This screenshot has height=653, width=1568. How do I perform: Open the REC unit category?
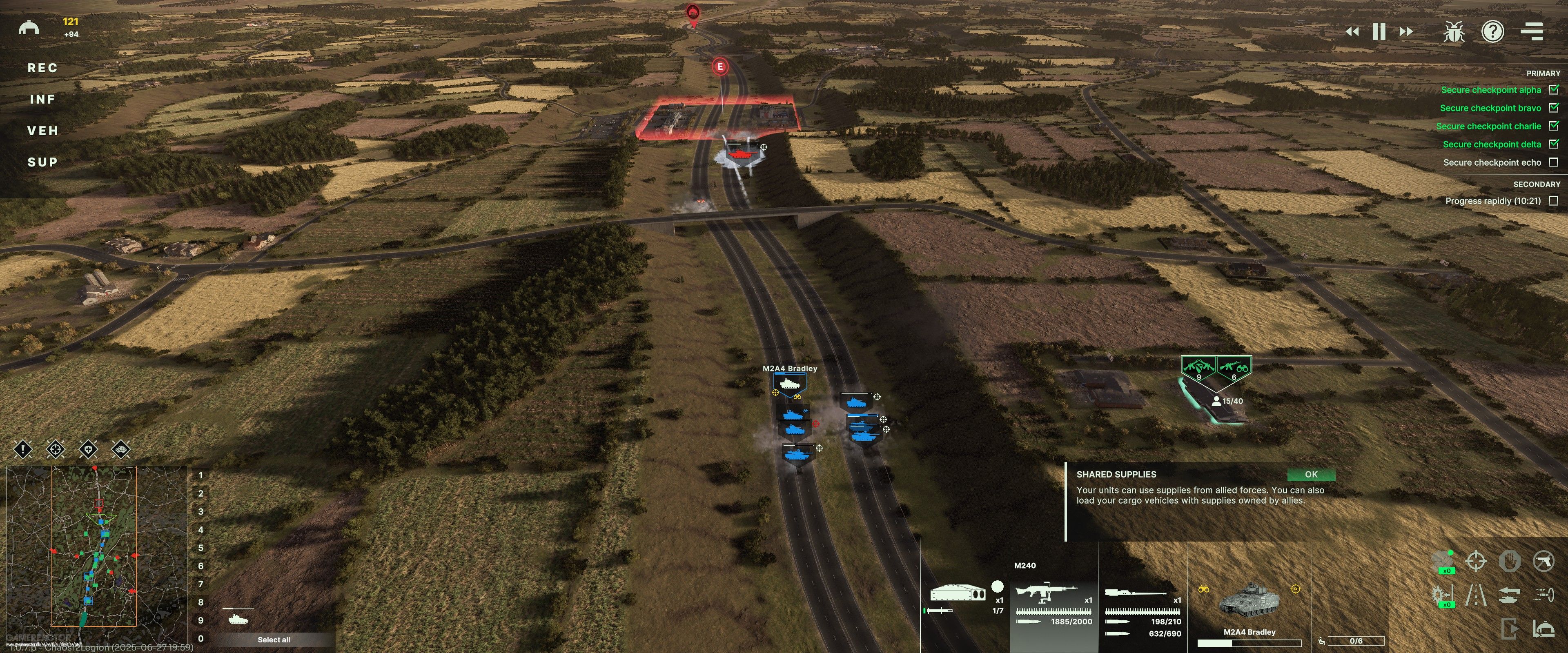tap(42, 68)
